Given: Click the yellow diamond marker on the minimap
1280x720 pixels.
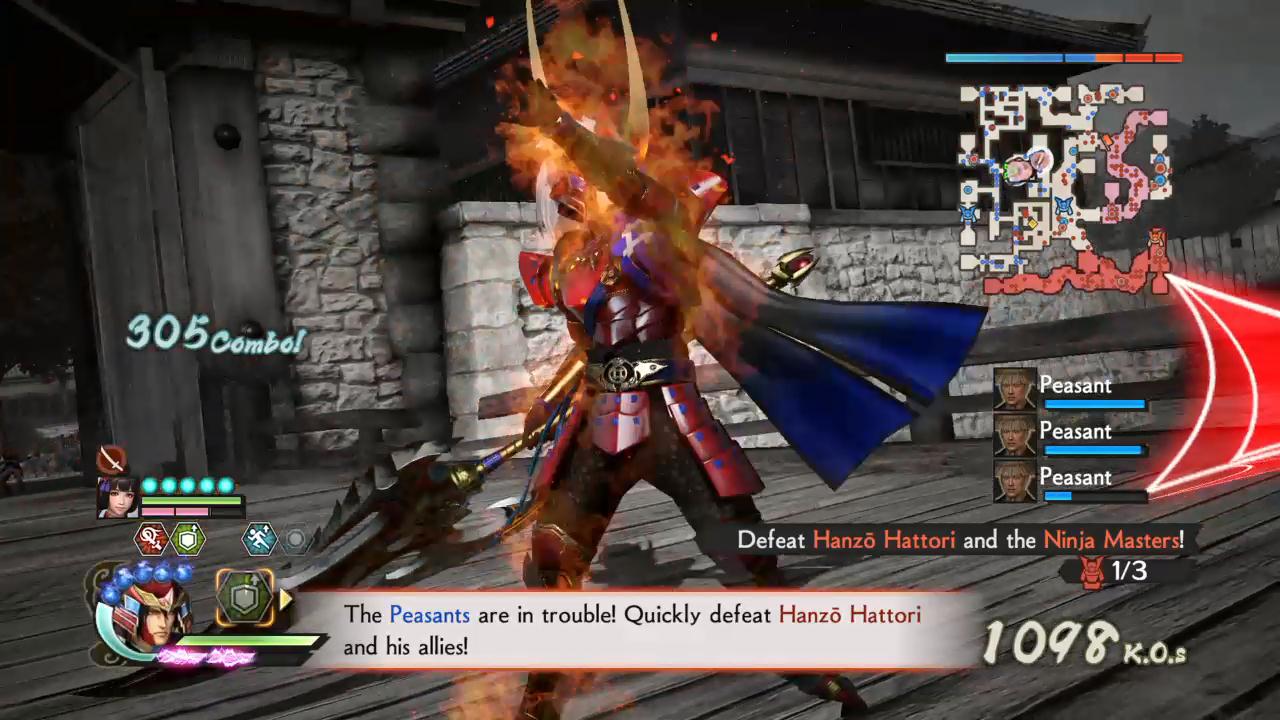Looking at the screenshot, I should [1033, 223].
